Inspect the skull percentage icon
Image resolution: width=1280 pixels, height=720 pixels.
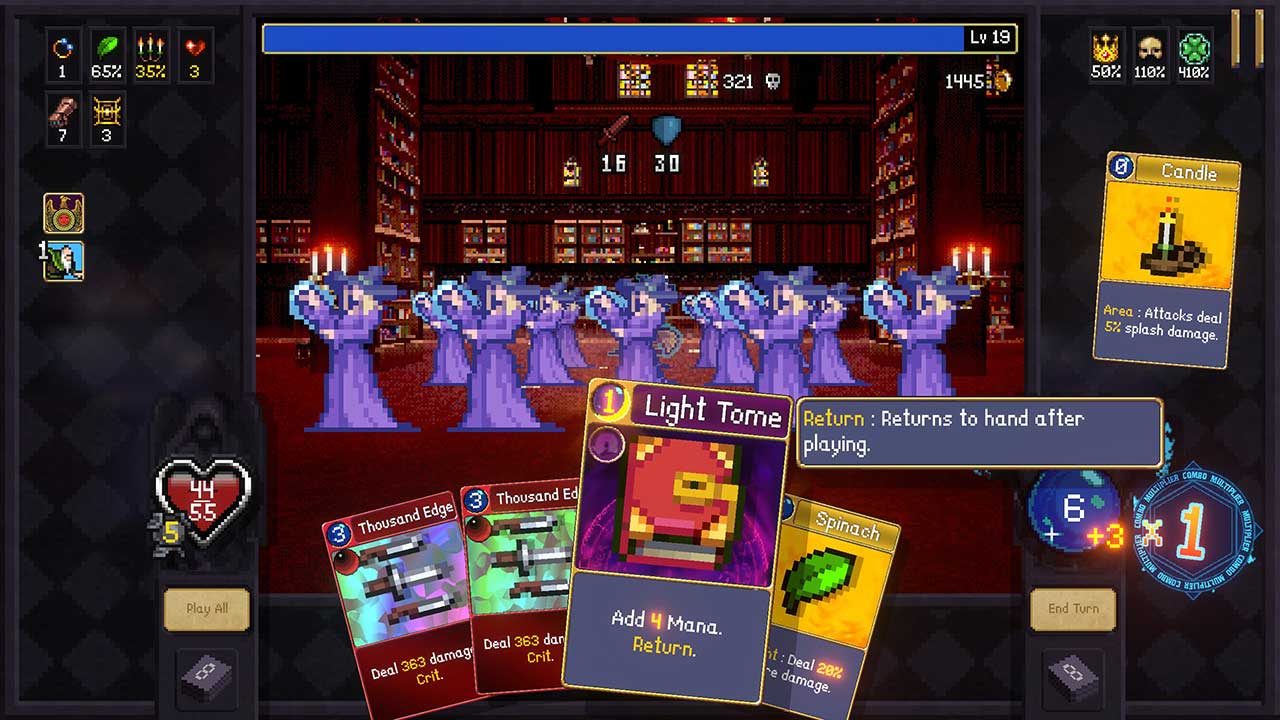pos(1150,47)
